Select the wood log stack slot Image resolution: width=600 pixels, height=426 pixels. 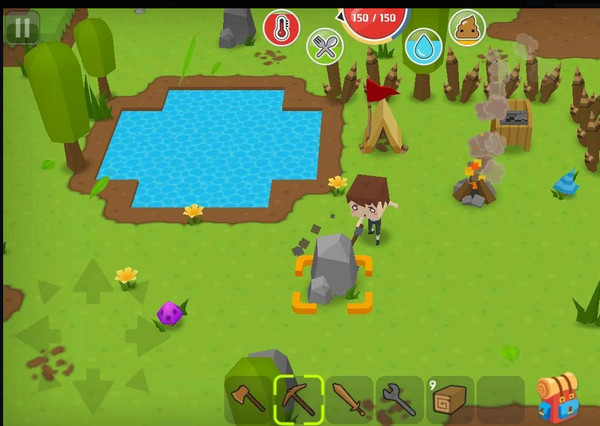pos(450,399)
